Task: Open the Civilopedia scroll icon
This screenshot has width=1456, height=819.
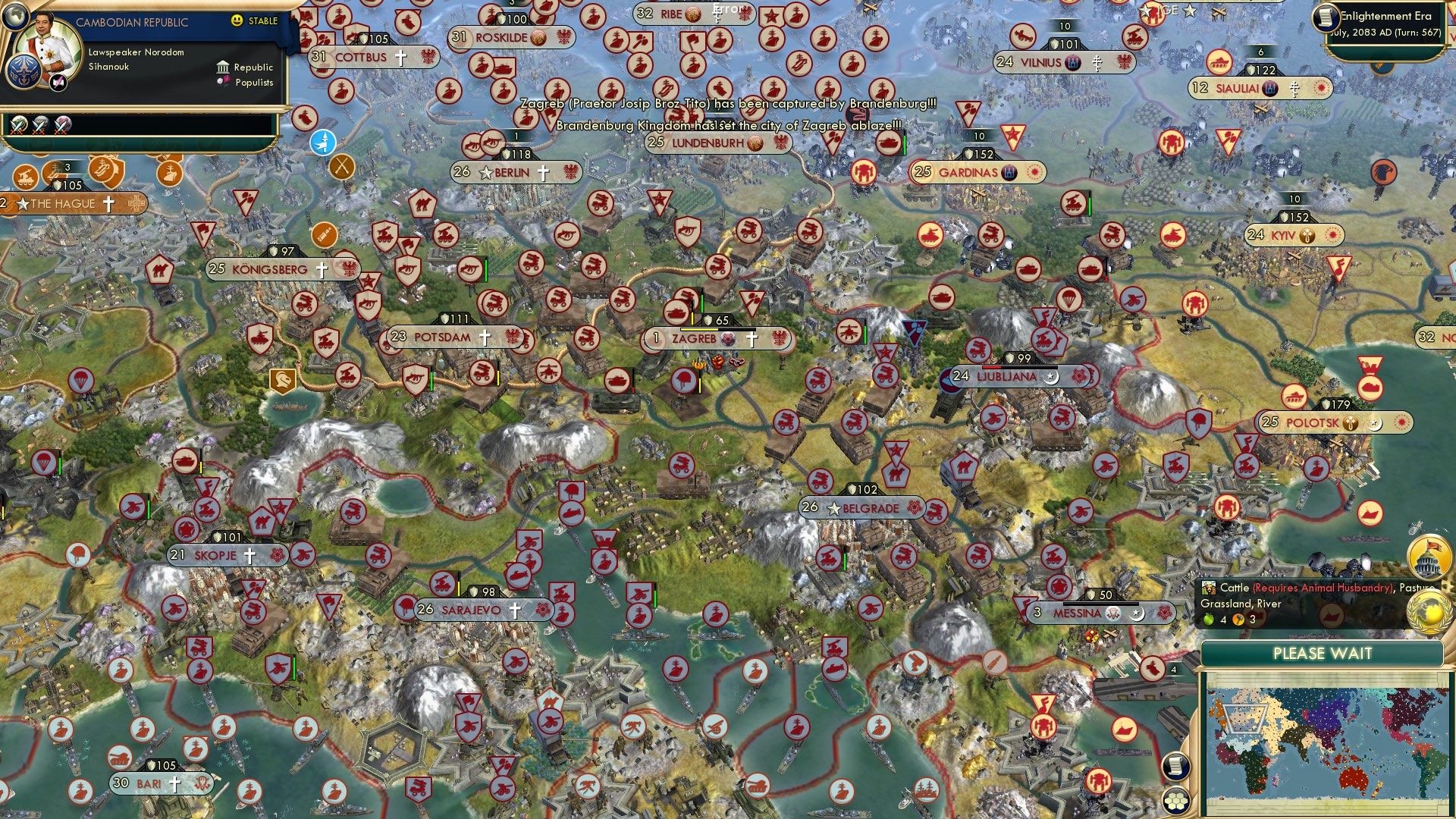Action: (1175, 767)
